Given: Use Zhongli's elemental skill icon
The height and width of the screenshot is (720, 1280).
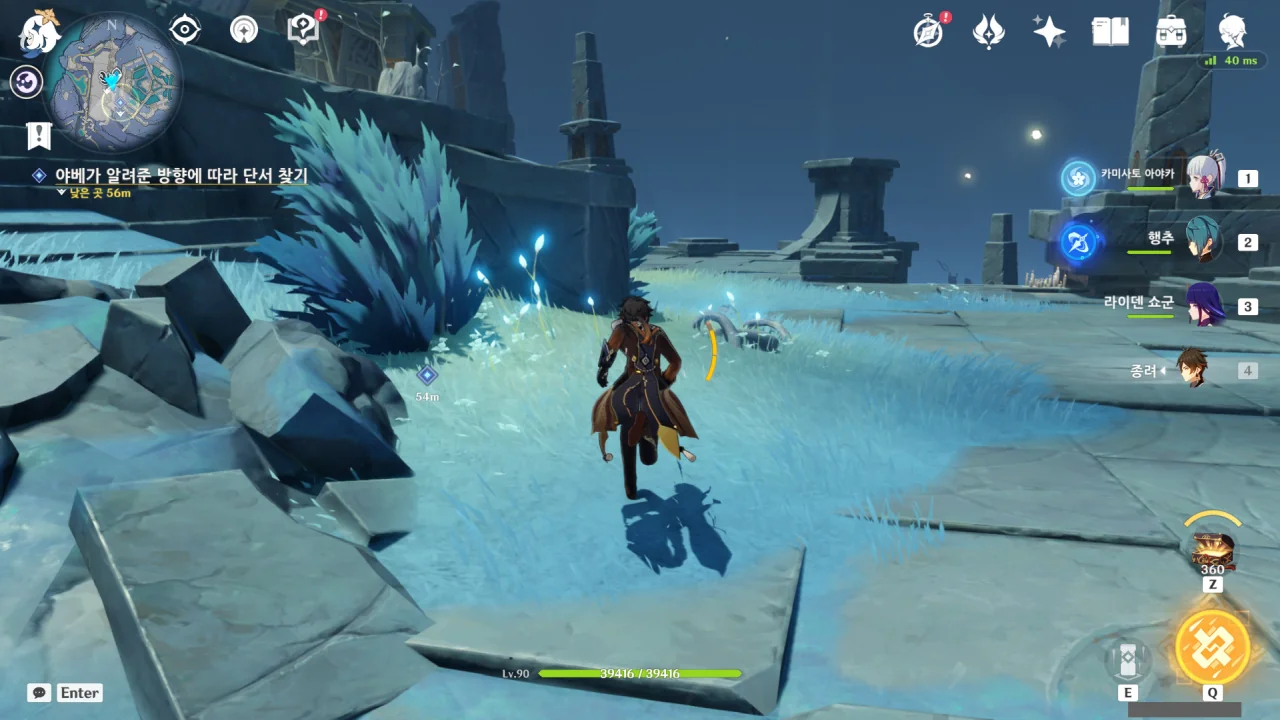Looking at the screenshot, I should tap(1127, 660).
